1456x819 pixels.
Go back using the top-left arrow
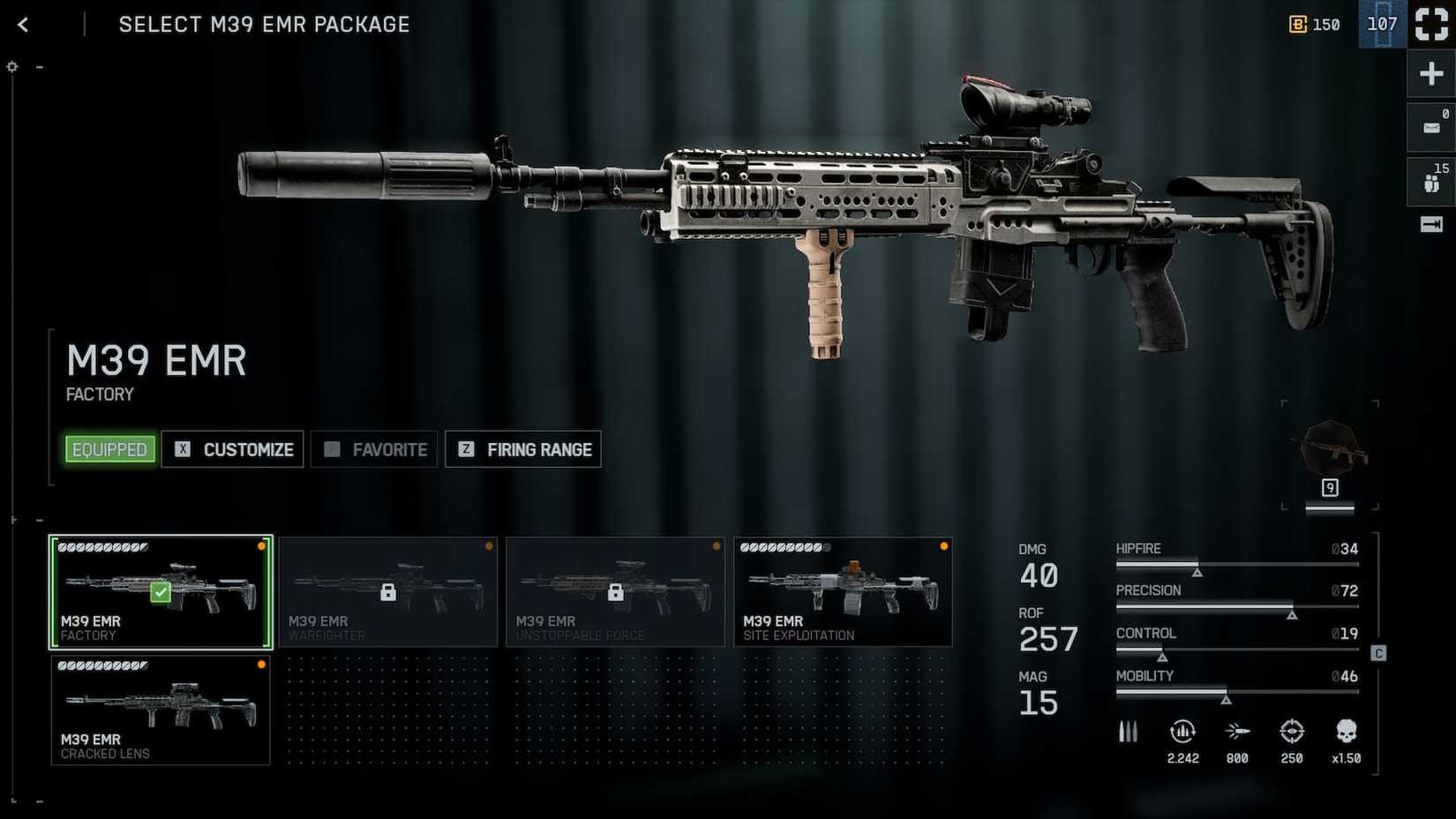23,25
